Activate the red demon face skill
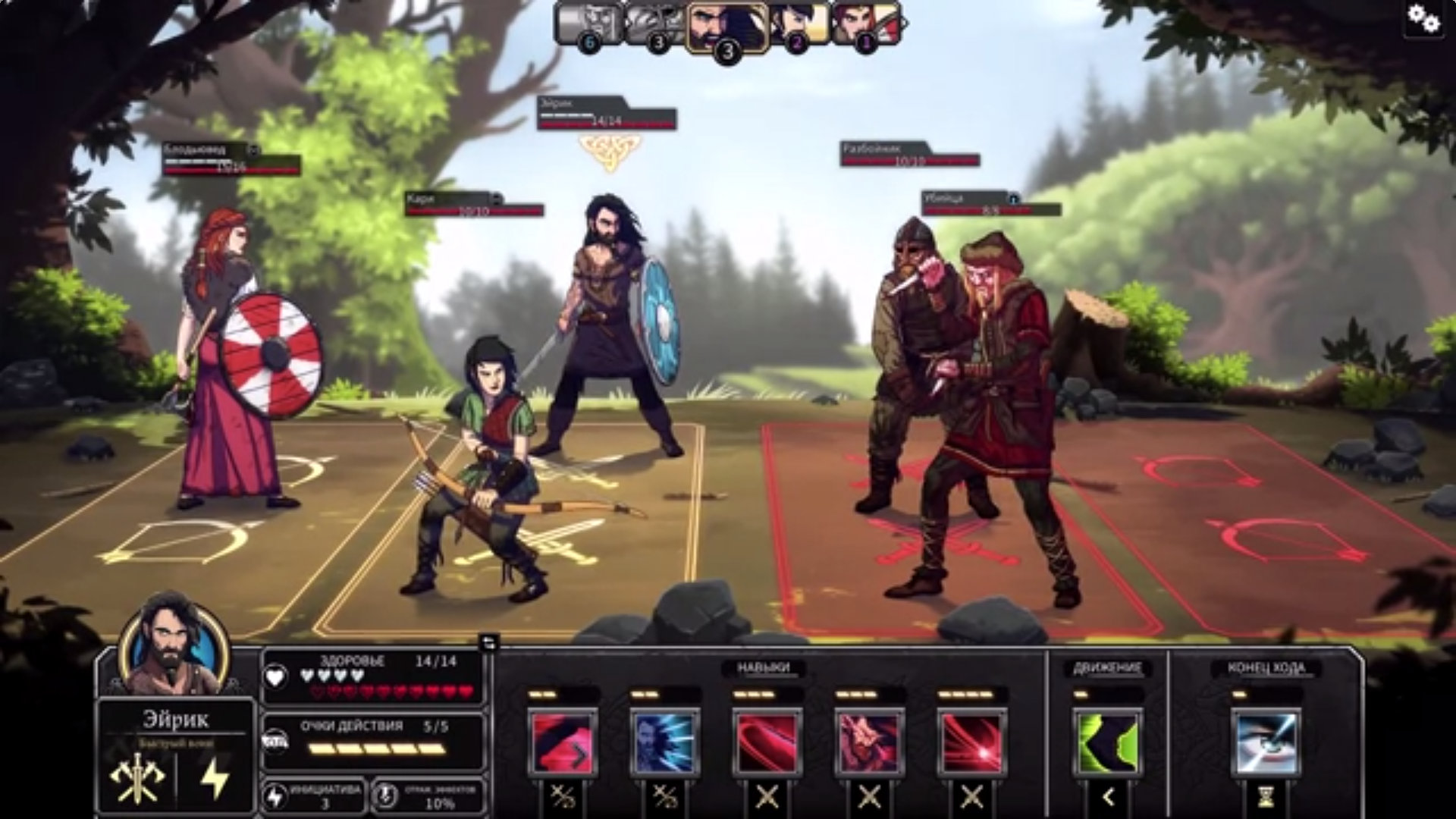1456x819 pixels. click(869, 742)
